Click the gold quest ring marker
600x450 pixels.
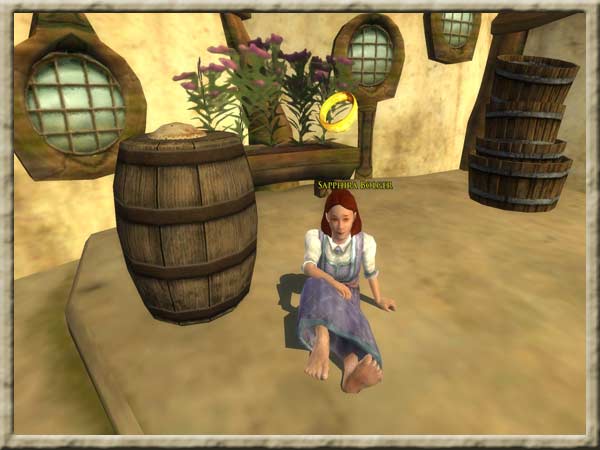[x=338, y=111]
